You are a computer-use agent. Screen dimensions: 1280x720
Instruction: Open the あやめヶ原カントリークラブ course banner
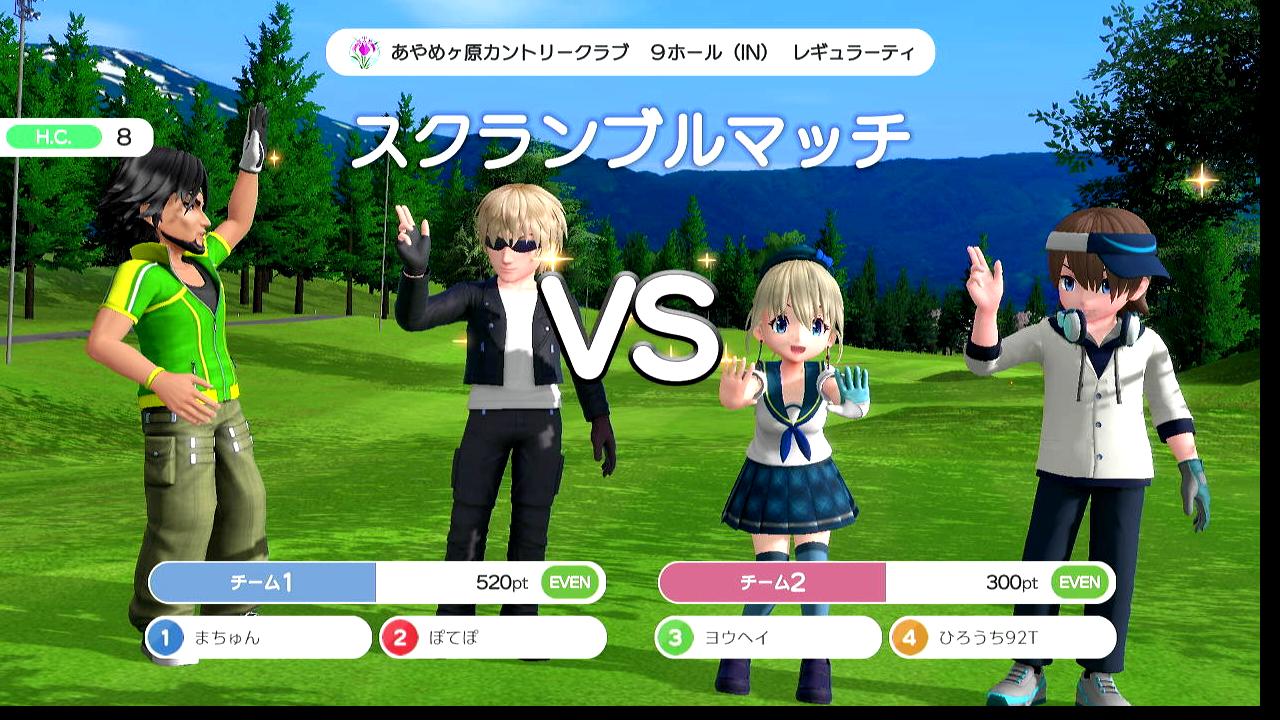pos(630,52)
